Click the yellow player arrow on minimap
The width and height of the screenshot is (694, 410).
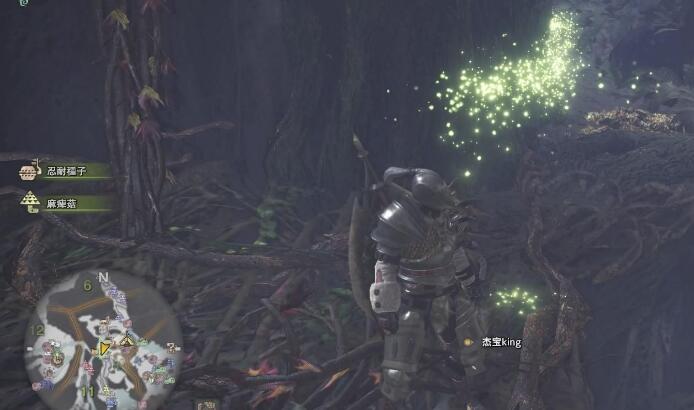[x=104, y=349]
